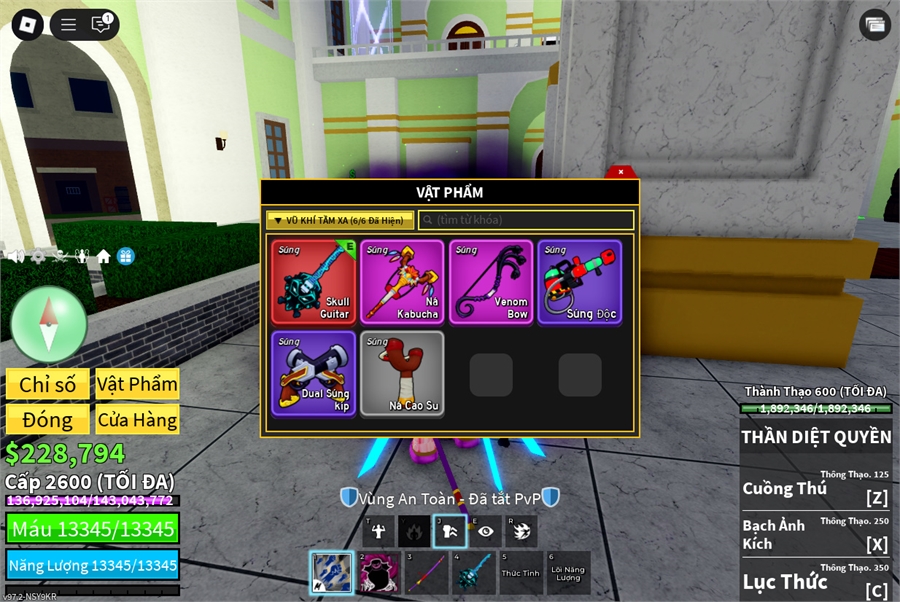900x602 pixels.
Task: Open the Roblox menu
Action: (27, 25)
